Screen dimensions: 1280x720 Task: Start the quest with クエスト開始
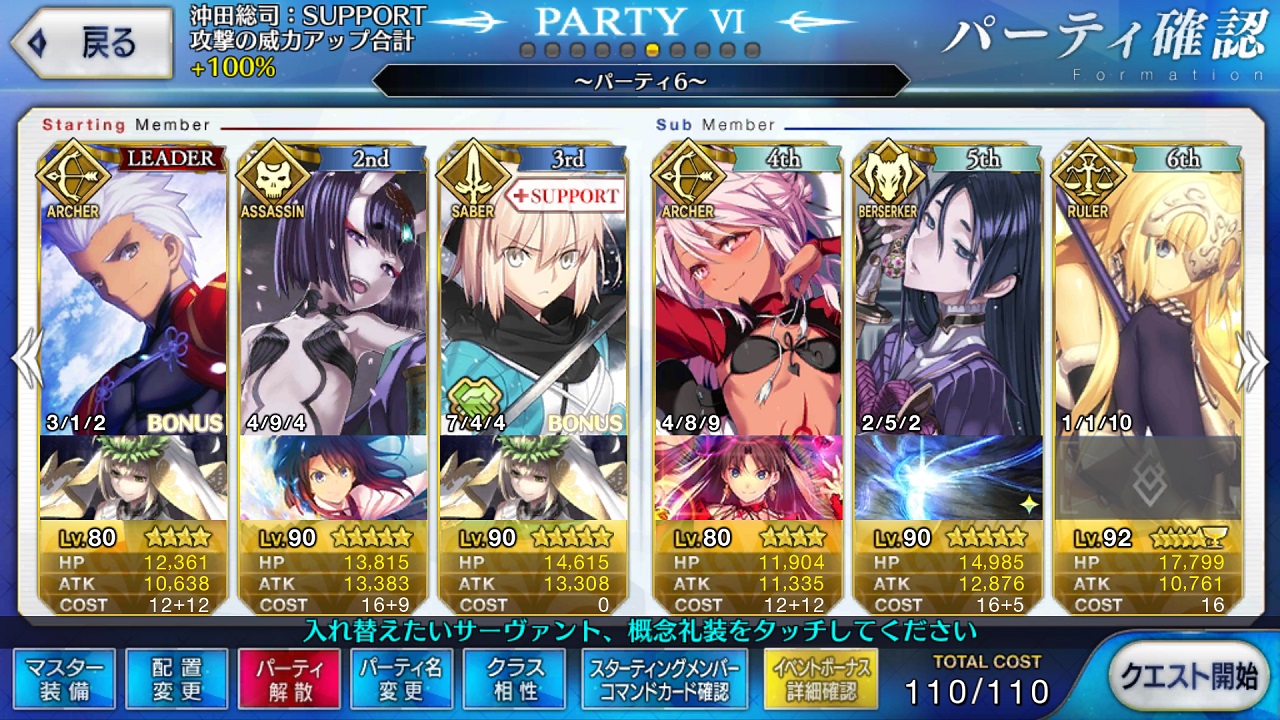pyautogui.click(x=1187, y=677)
